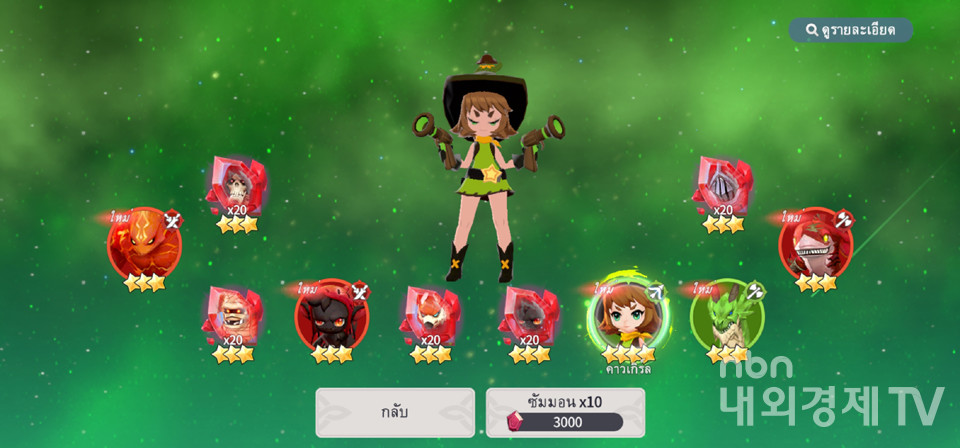Tap the dark shadow creature soul crystal x20
960x448 pixels.
tap(528, 315)
